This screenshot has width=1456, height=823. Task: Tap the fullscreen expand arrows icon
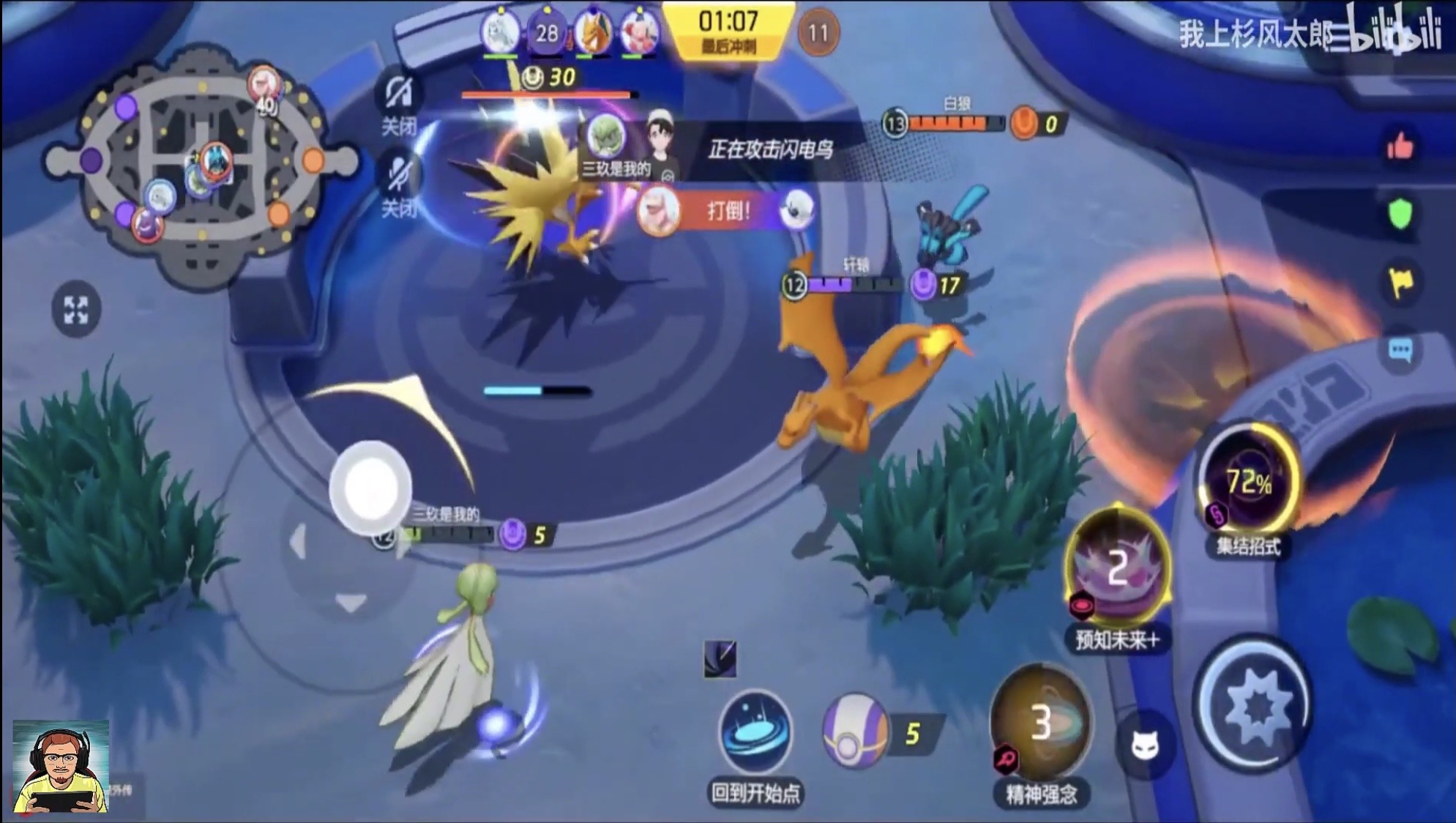tap(76, 310)
